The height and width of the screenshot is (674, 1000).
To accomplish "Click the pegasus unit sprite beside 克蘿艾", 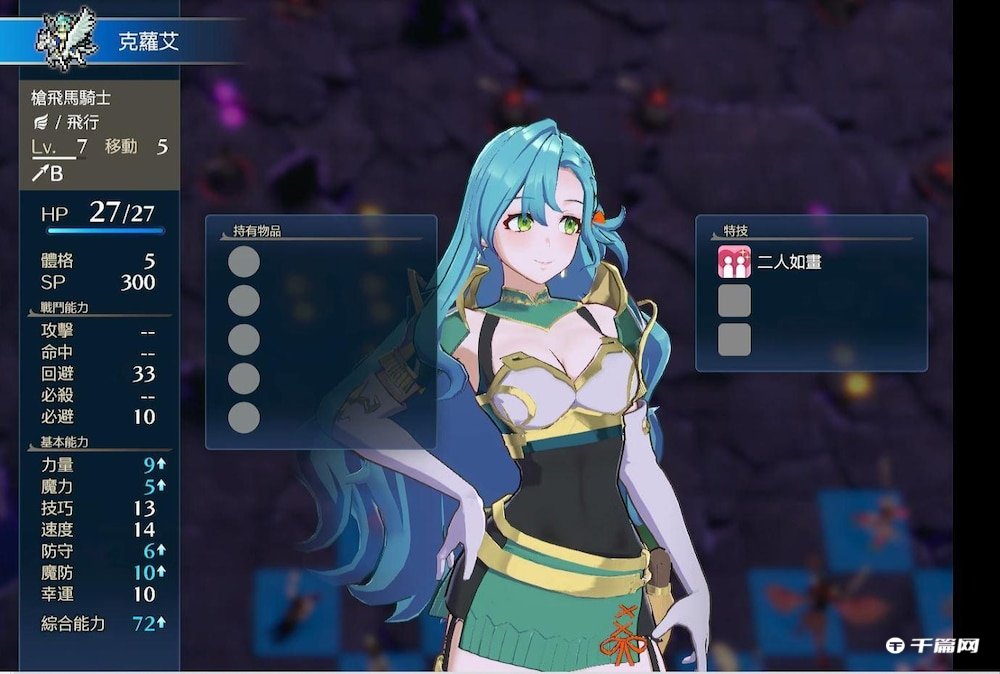I will click(65, 41).
